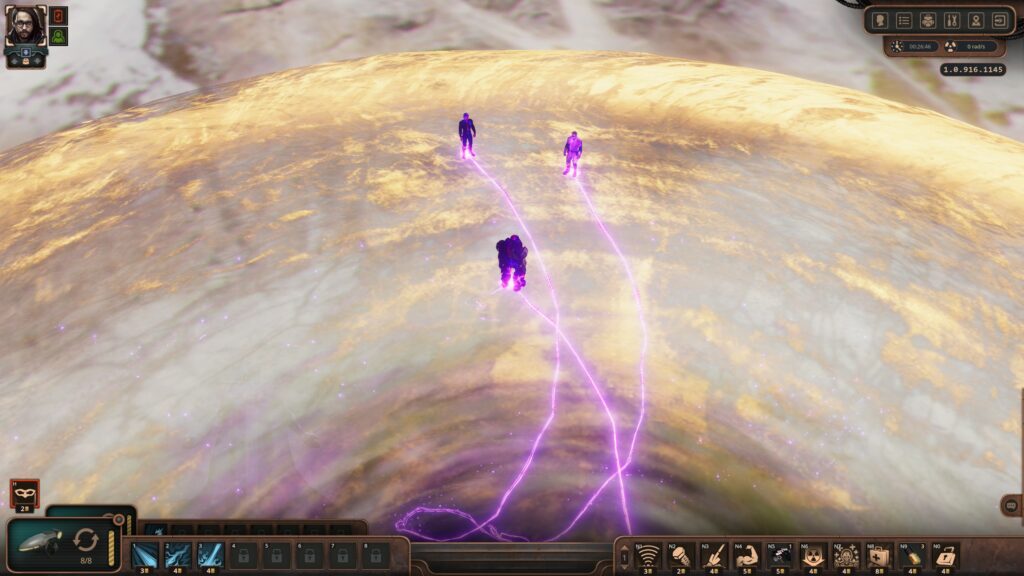Screen dimensions: 1024x576
Task: Open the journal list icon
Action: (x=904, y=20)
